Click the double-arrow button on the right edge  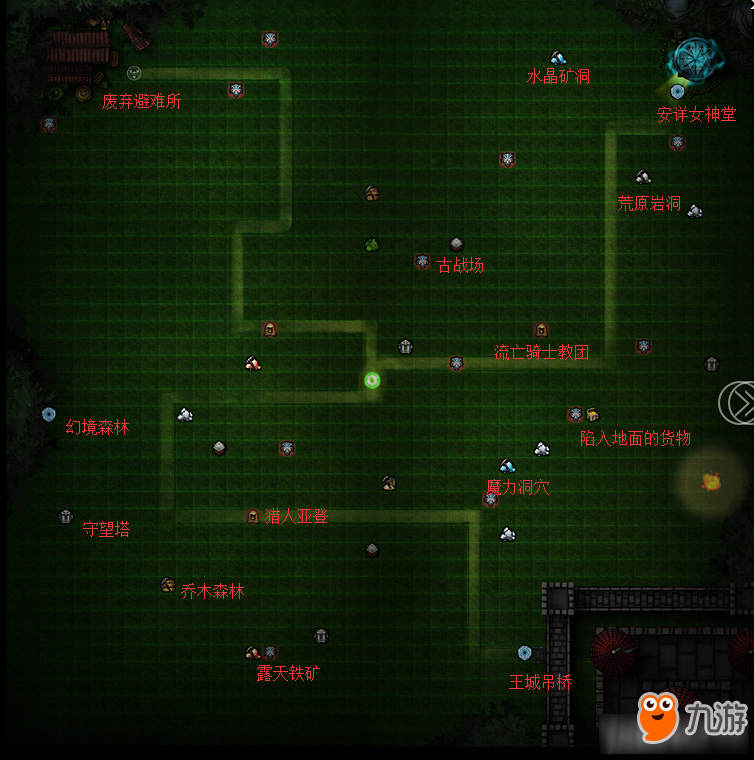pyautogui.click(x=739, y=402)
